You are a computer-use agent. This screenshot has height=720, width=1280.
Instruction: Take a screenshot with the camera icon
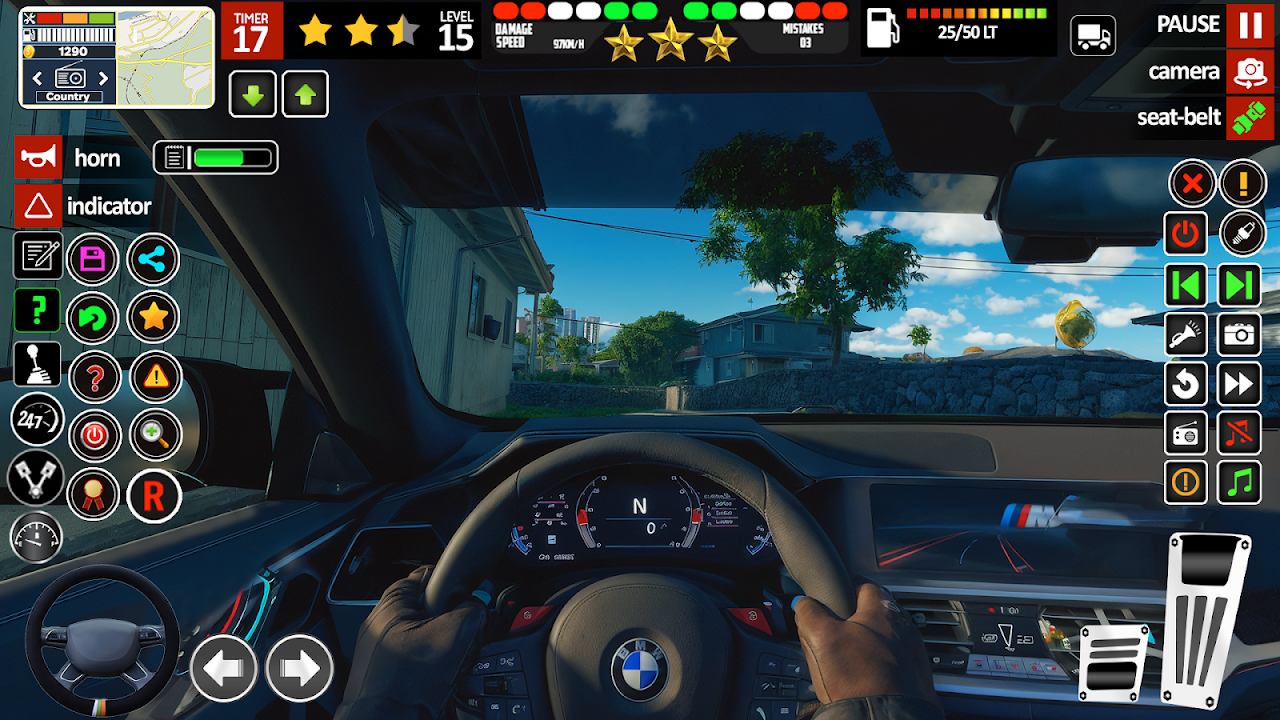[x=1239, y=335]
